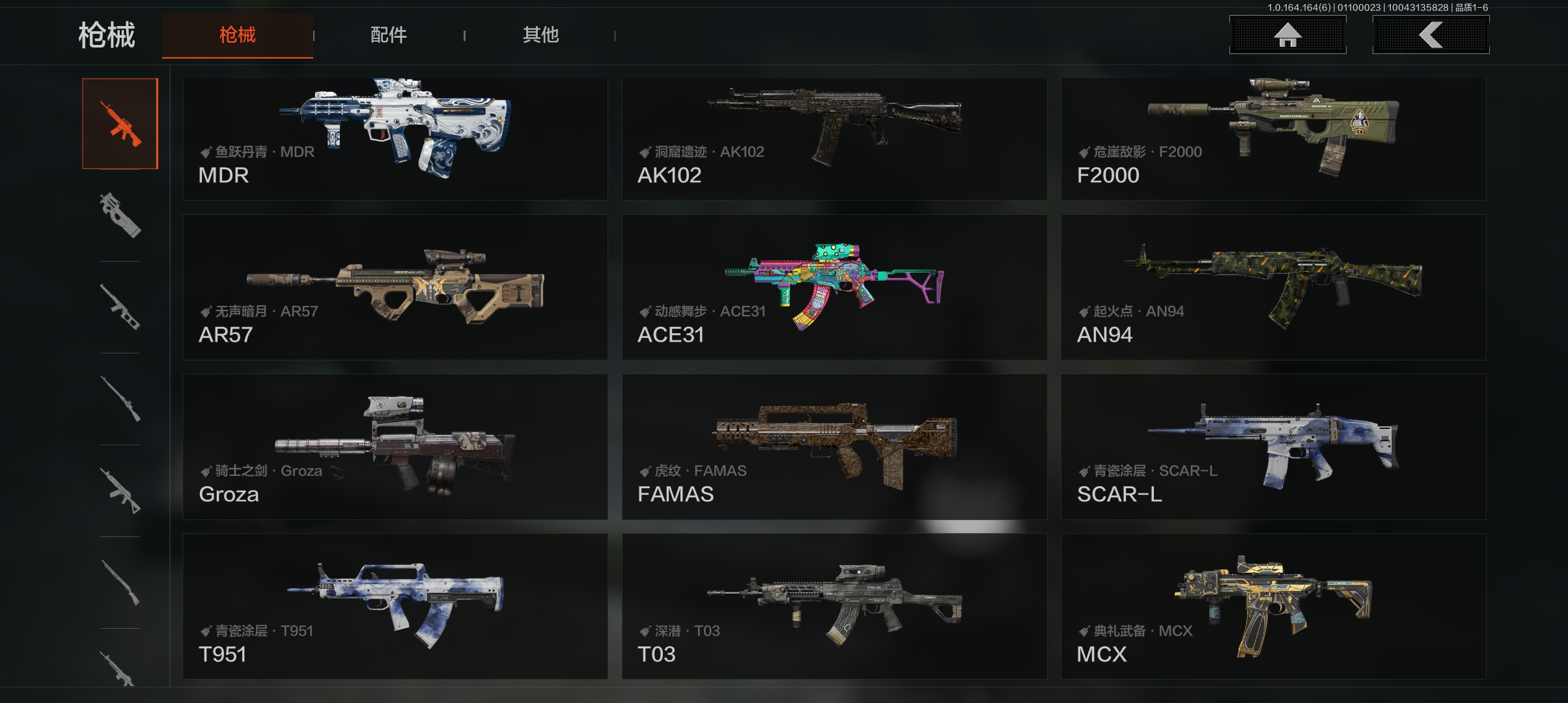Screen dimensions: 1568x703
Task: Pick the T951 weapon tile
Action: [x=395, y=606]
